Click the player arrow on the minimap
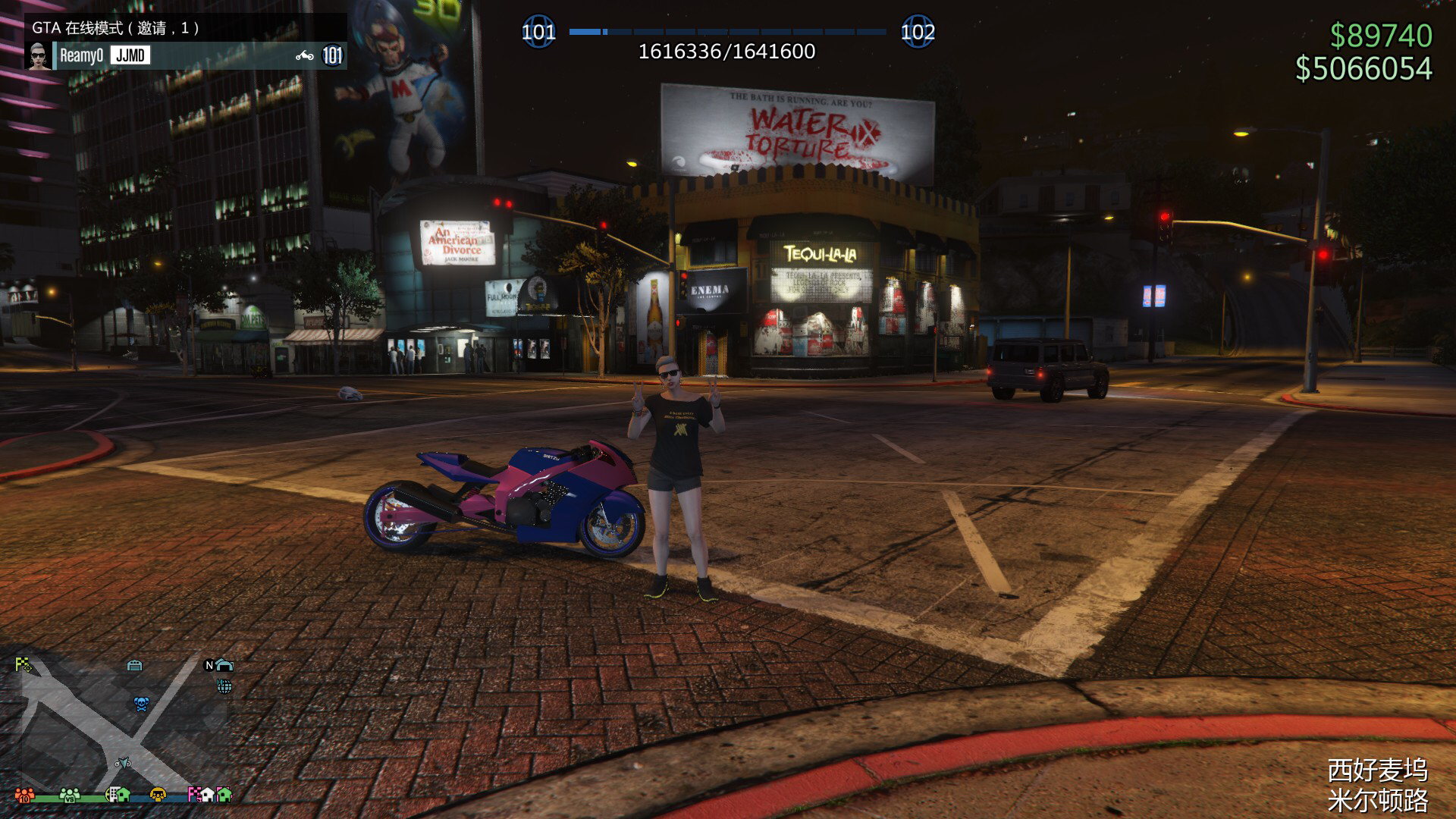Image resolution: width=1456 pixels, height=819 pixels. point(123,761)
